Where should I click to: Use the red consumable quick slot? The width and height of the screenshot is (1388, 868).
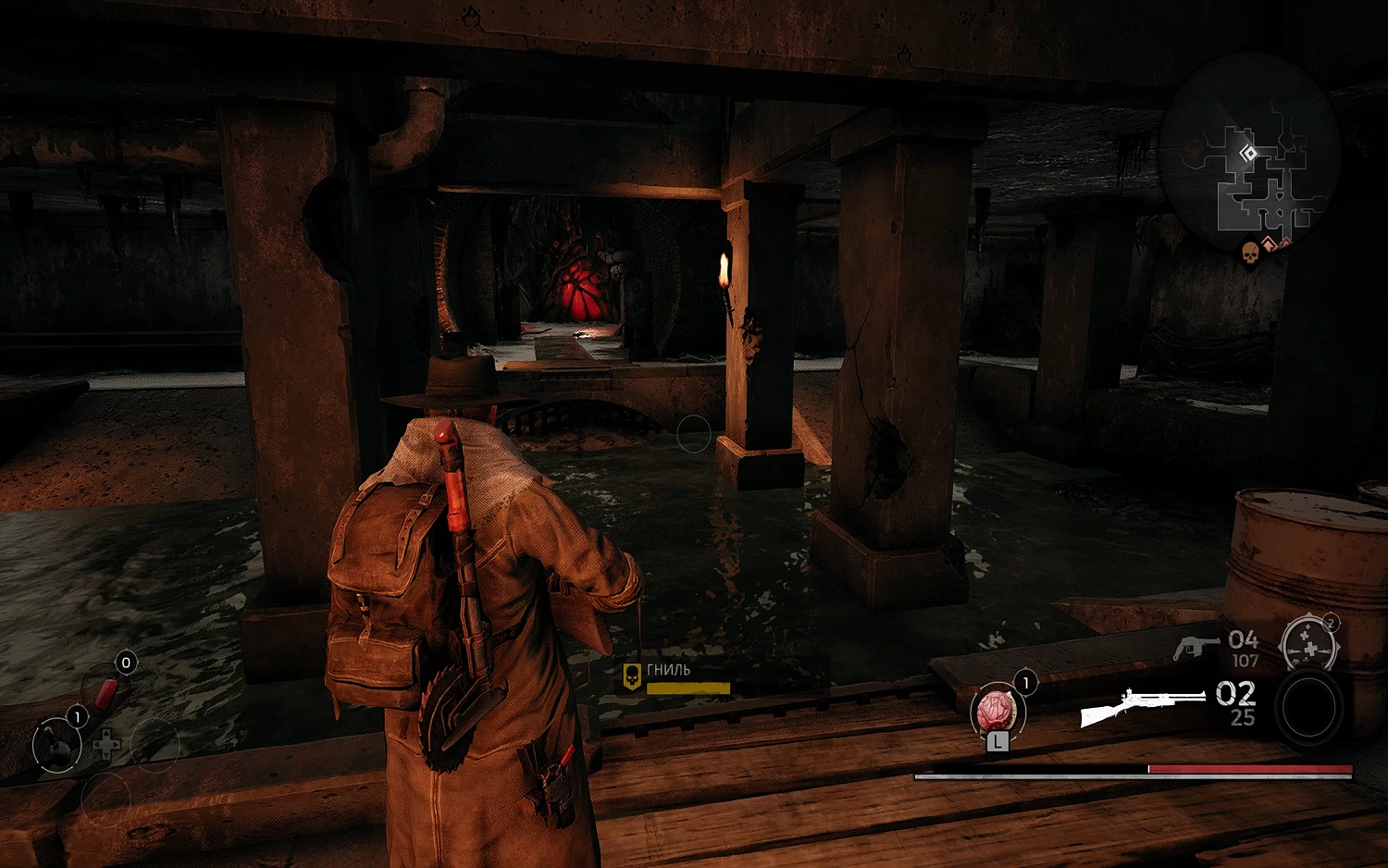pos(106,690)
